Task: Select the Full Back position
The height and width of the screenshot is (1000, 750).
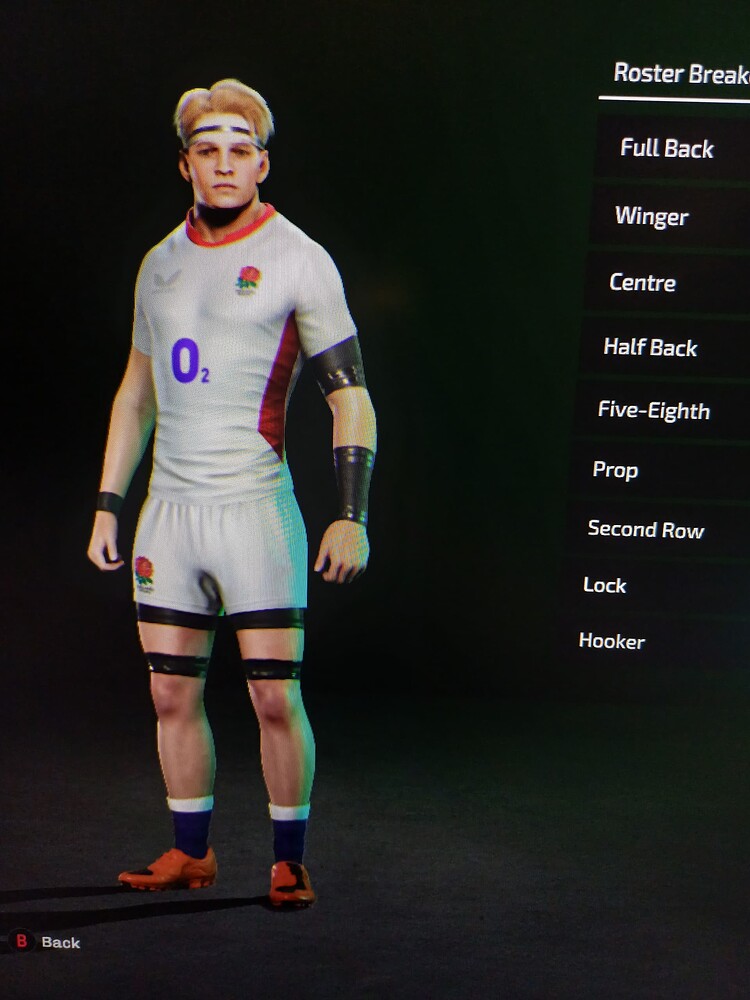Action: (x=667, y=149)
